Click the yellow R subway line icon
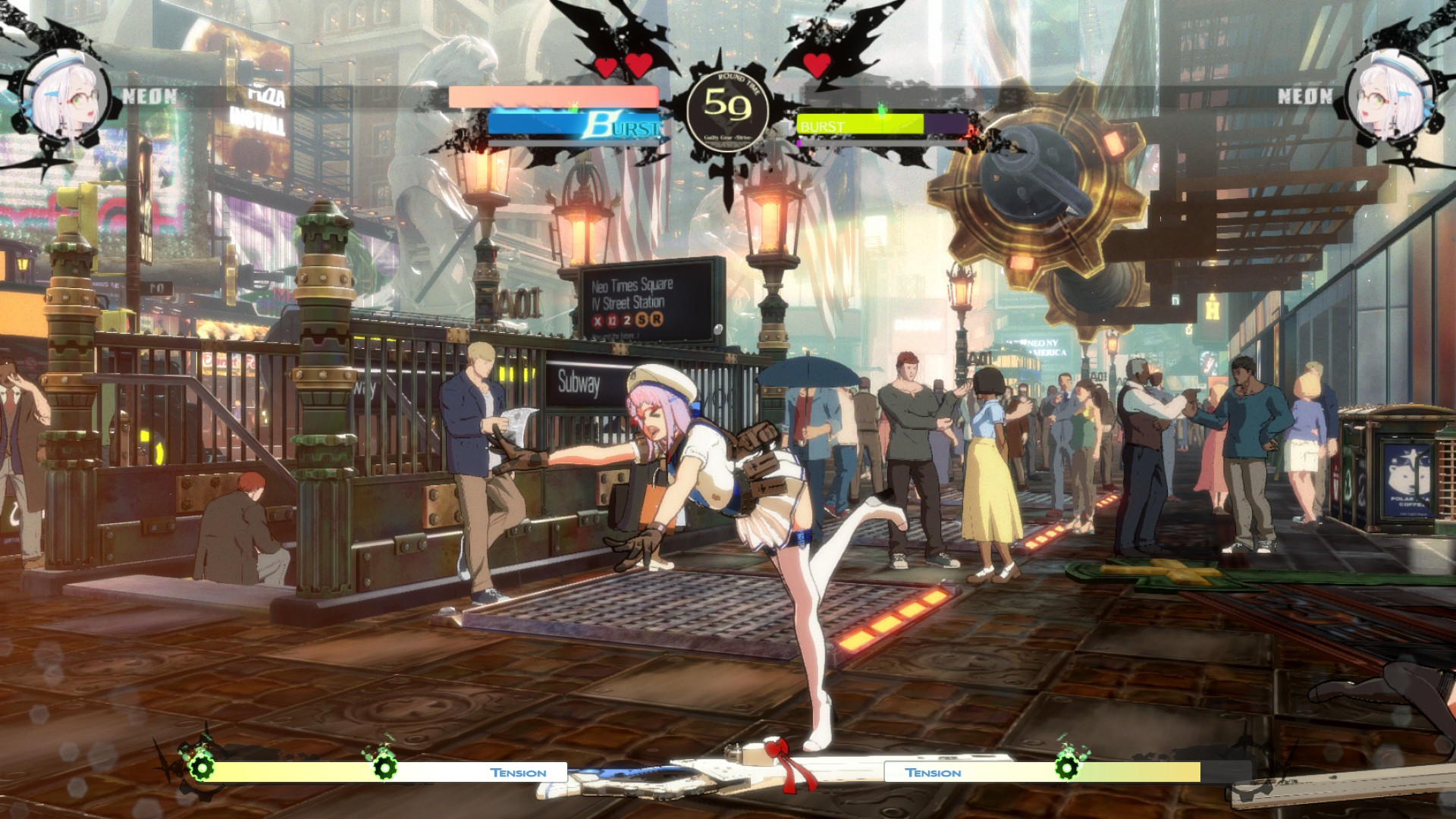 click(655, 320)
